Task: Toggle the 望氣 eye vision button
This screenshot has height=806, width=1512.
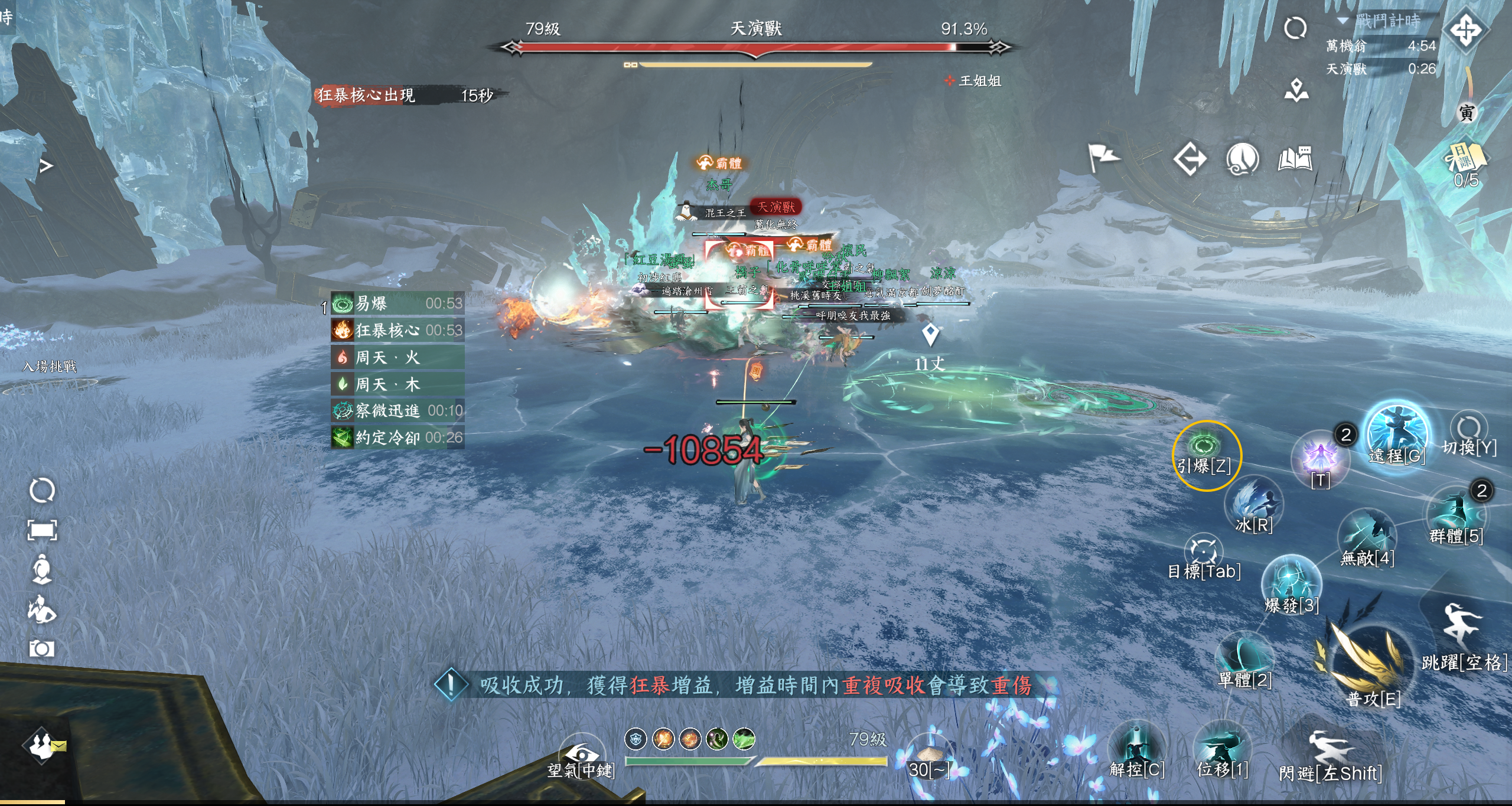Action: coord(581,756)
